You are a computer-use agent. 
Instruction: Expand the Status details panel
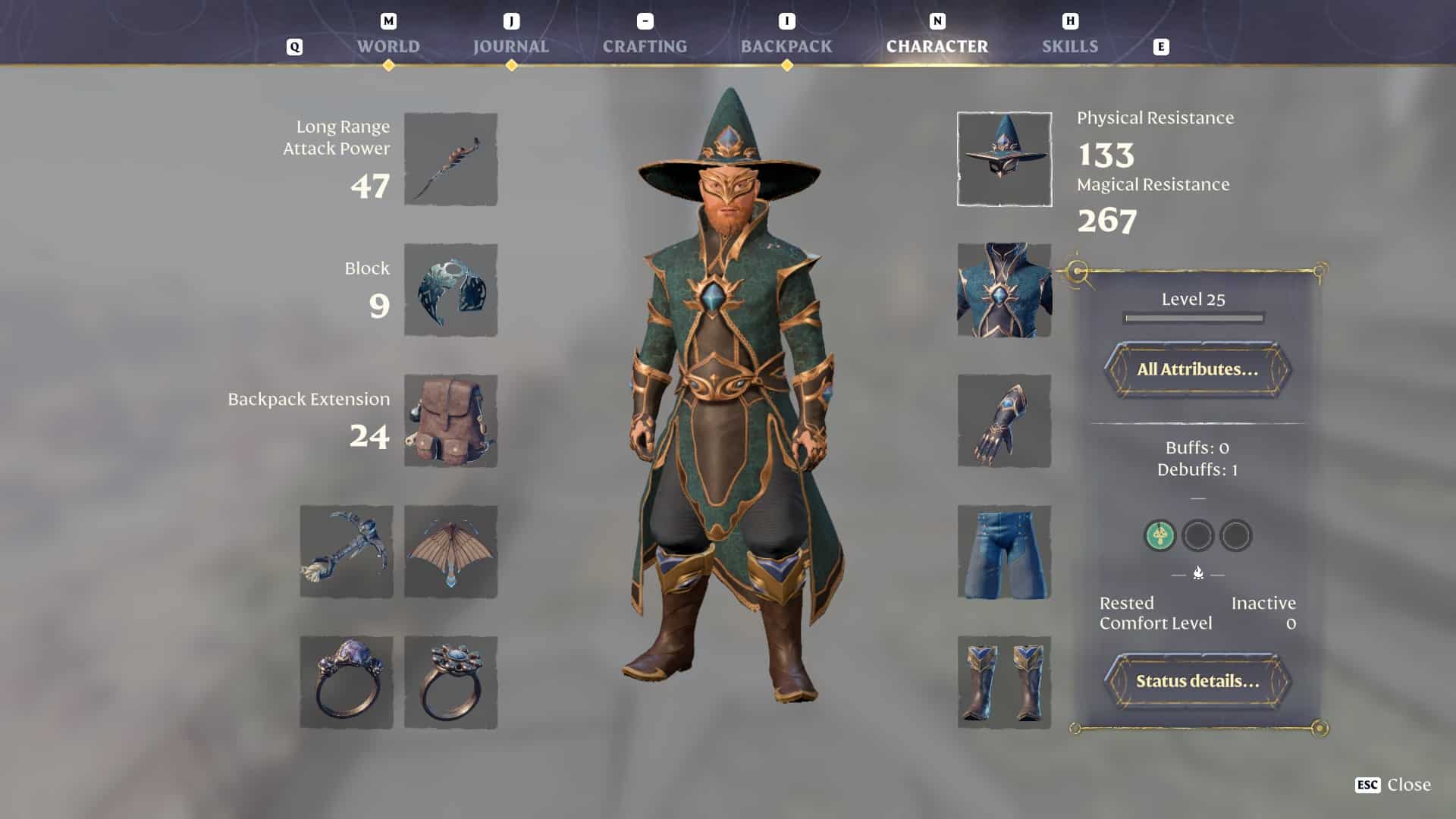click(x=1197, y=681)
